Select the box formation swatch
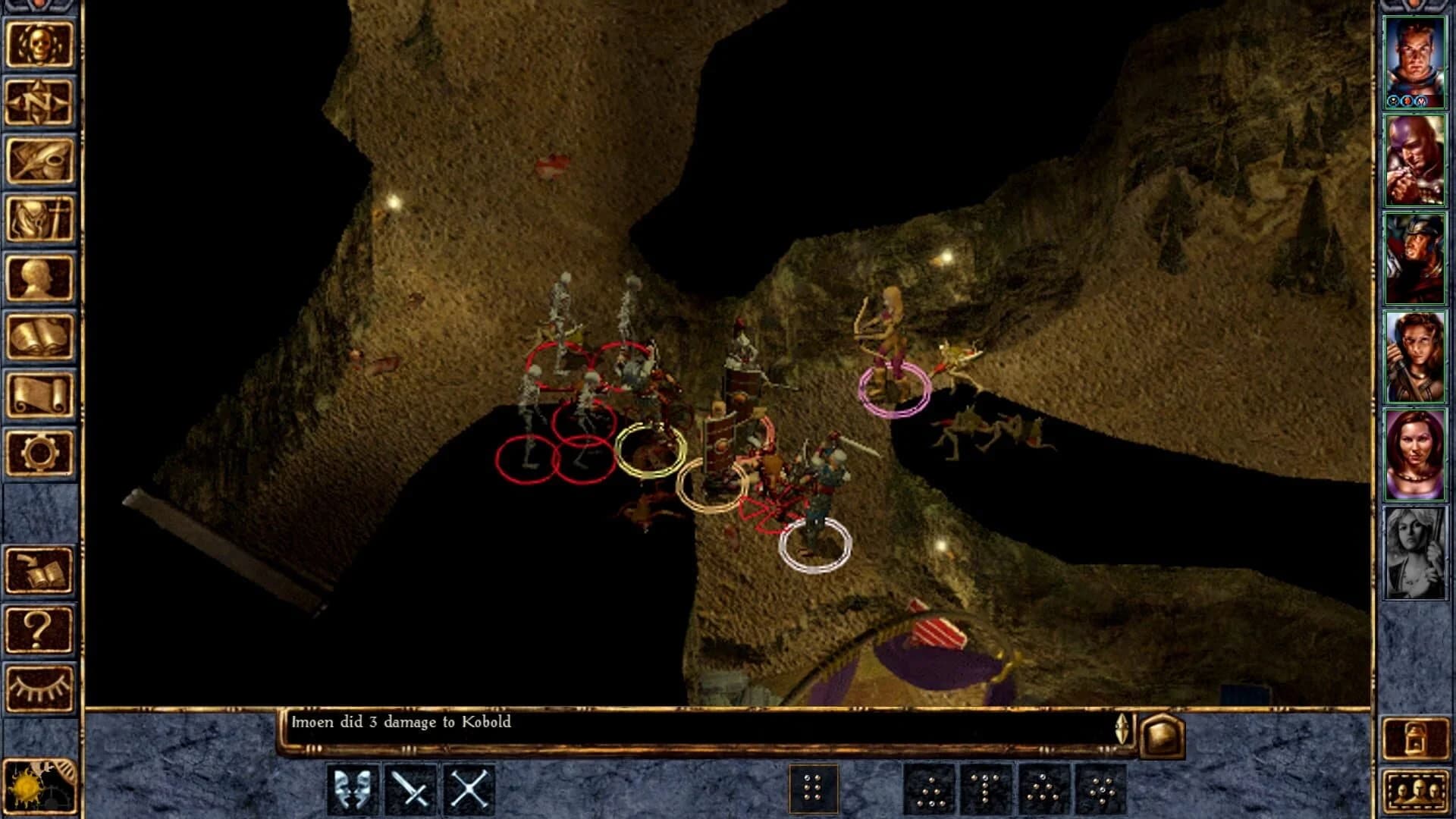The image size is (1456, 819). coord(813,788)
